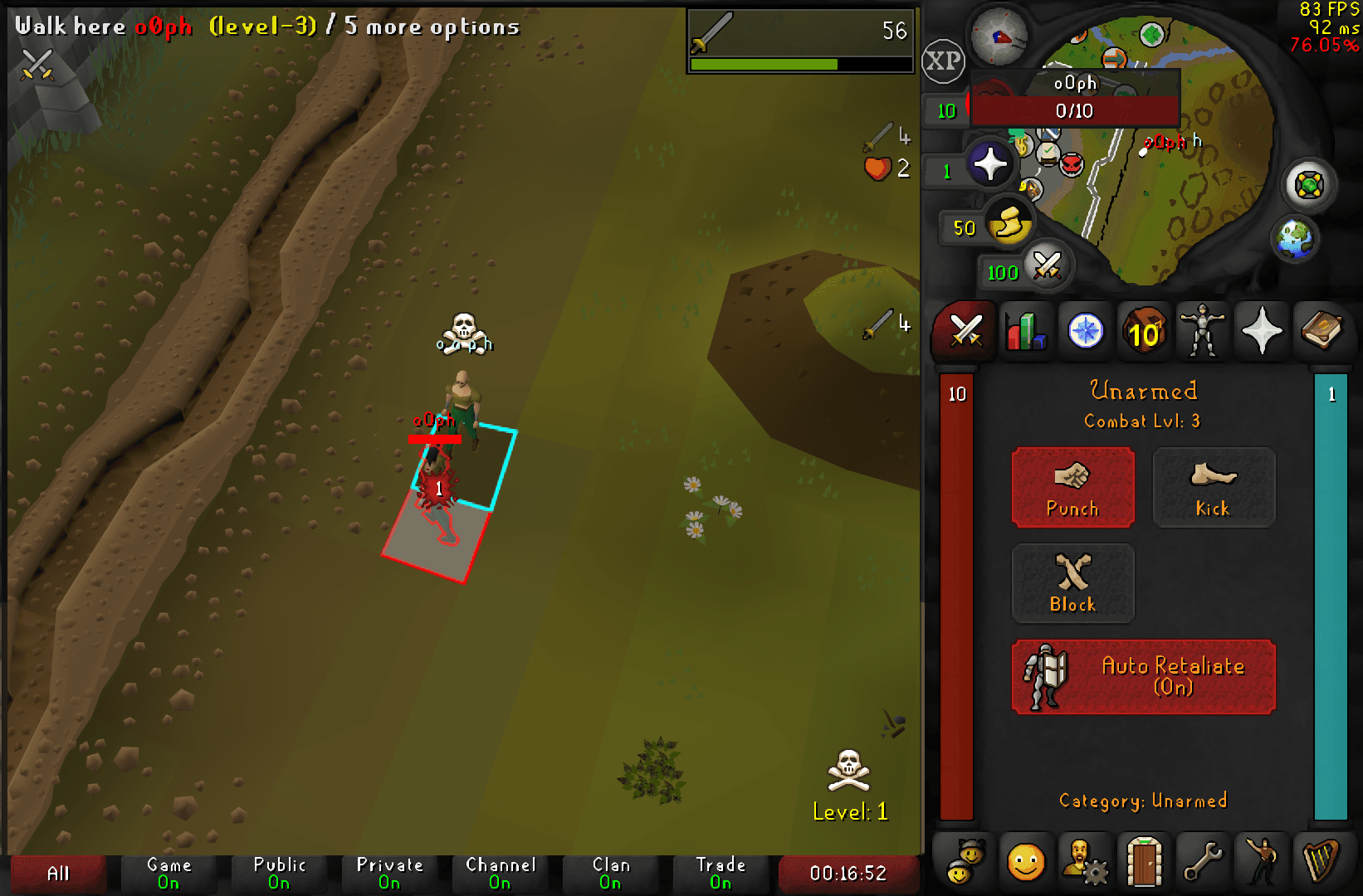The width and height of the screenshot is (1363, 896).
Task: Open the Settings wrench tab
Action: click(1203, 860)
